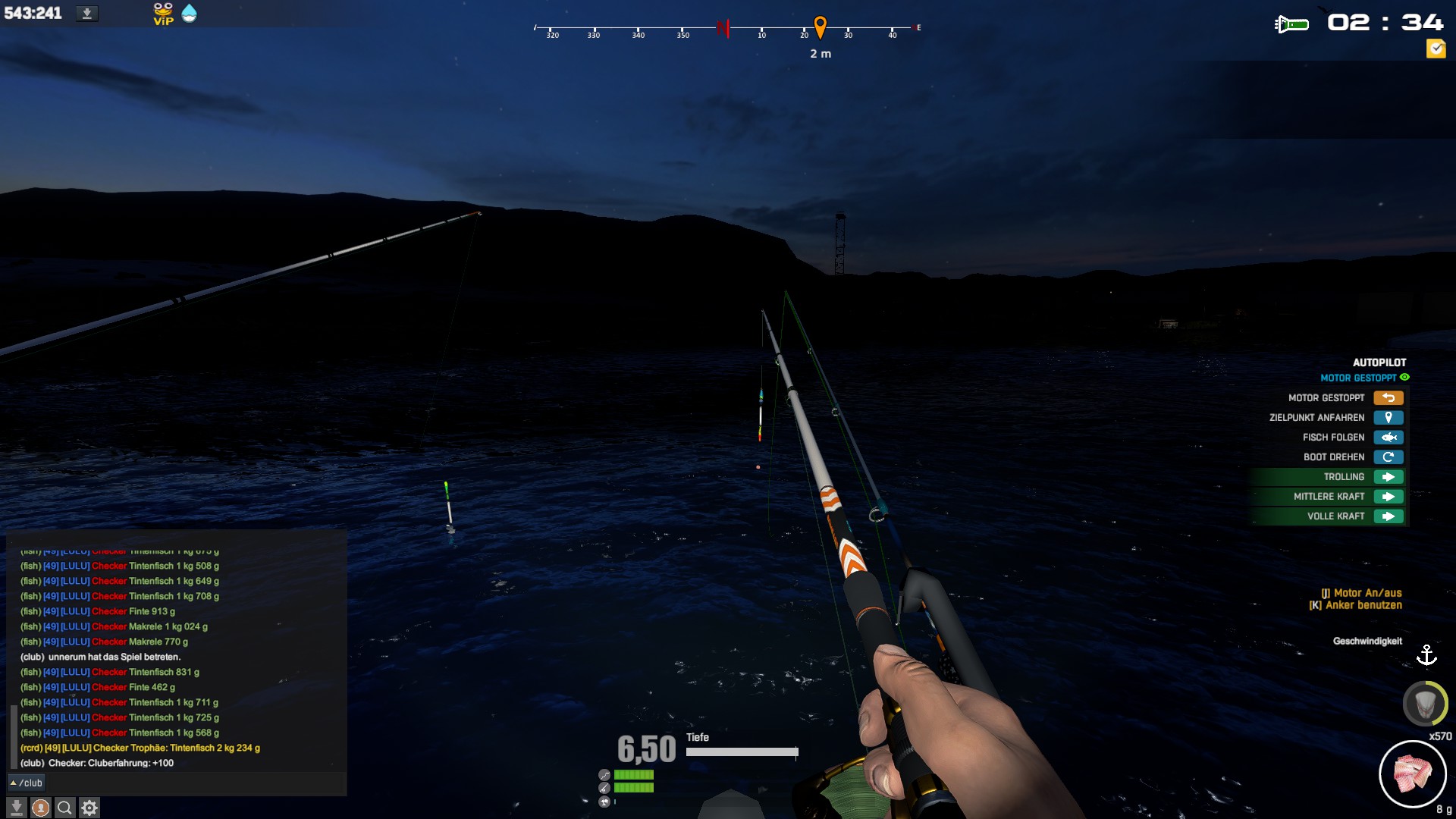This screenshot has width=1456, height=819.
Task: Enable the Fisch Folgen autopilot mode
Action: click(1388, 438)
